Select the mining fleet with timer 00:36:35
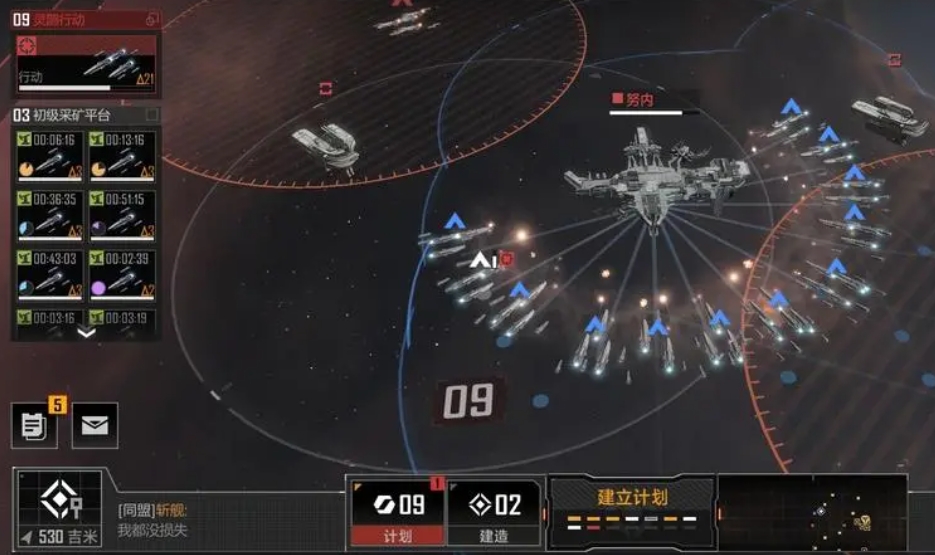935x555 pixels. coord(48,214)
